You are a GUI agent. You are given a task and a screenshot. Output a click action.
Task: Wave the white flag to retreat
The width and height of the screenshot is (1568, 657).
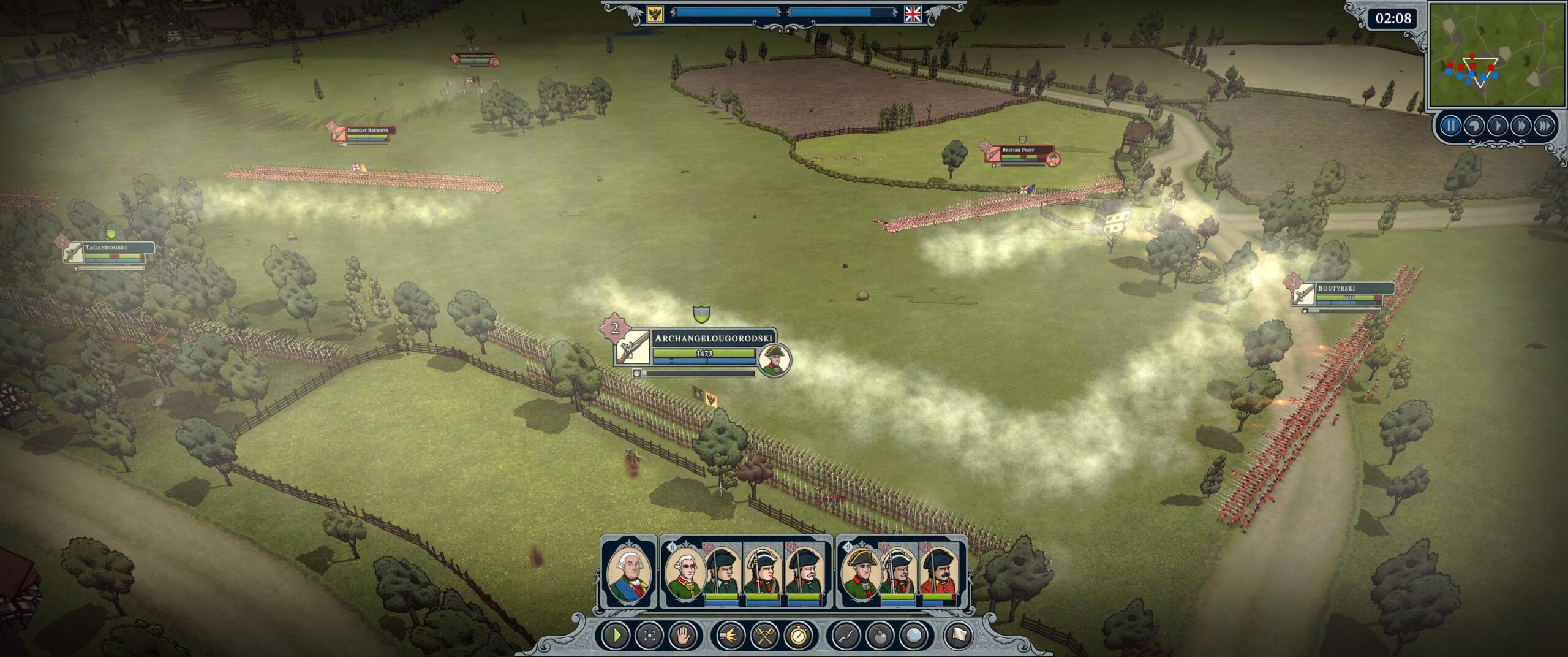coord(958,636)
